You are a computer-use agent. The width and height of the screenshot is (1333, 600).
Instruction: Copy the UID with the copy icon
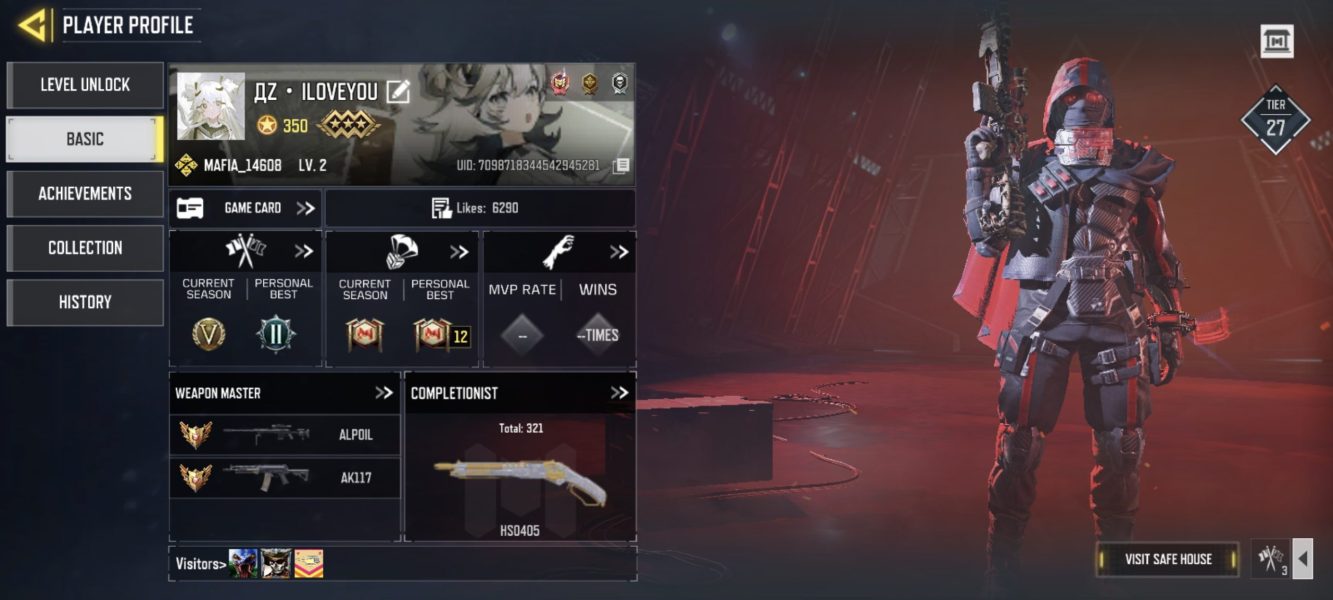[621, 165]
